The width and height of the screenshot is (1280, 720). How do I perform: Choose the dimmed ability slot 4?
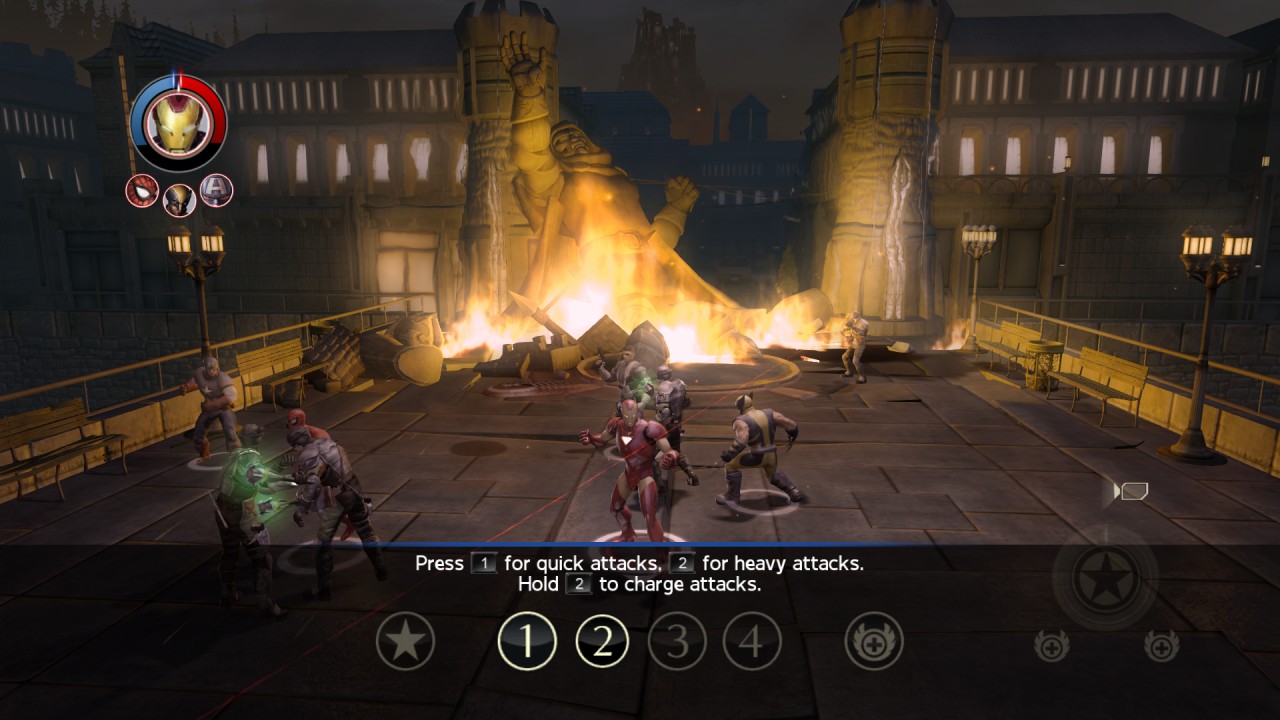coord(752,641)
